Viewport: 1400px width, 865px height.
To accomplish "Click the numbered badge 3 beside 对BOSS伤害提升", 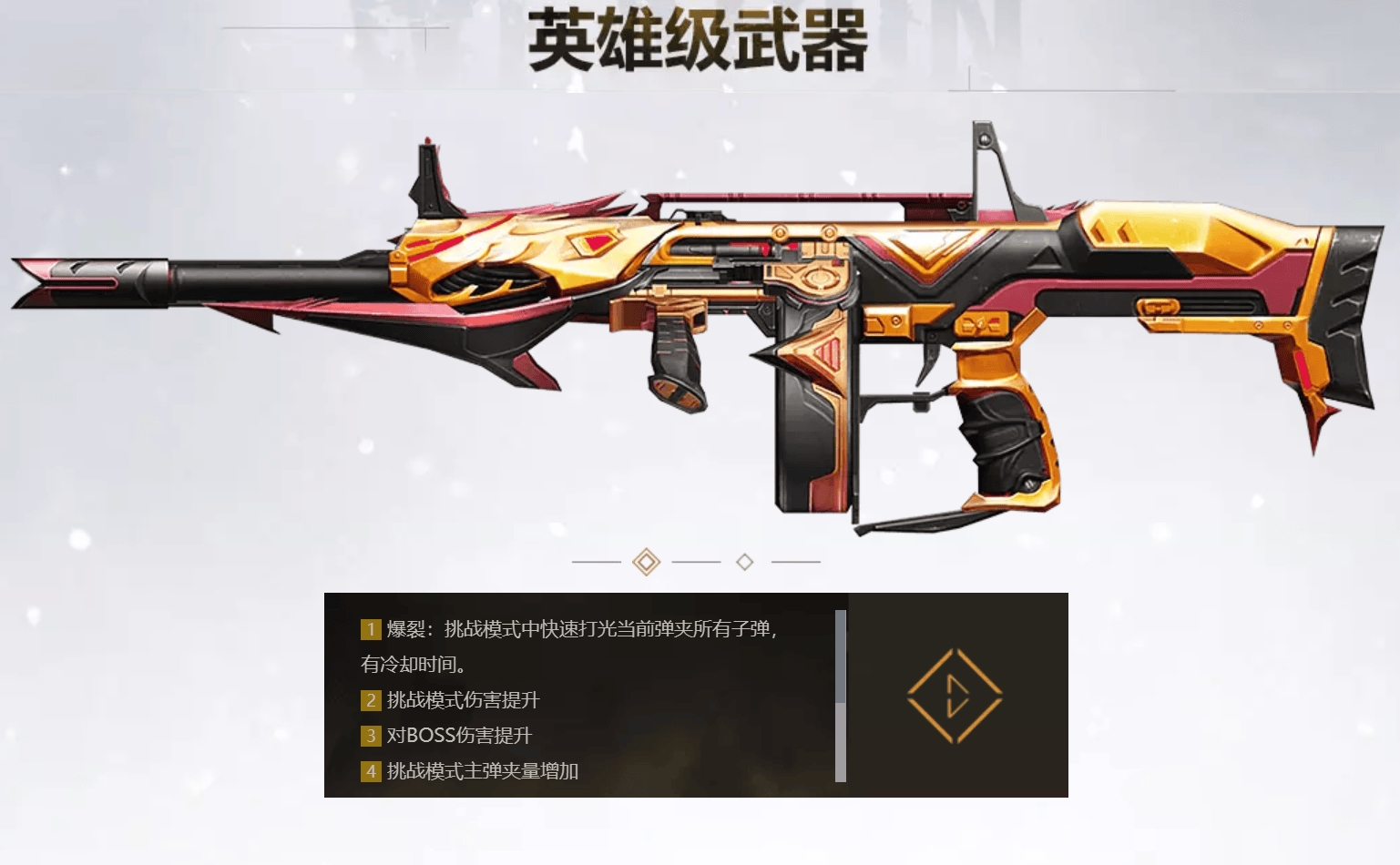I will tap(370, 736).
